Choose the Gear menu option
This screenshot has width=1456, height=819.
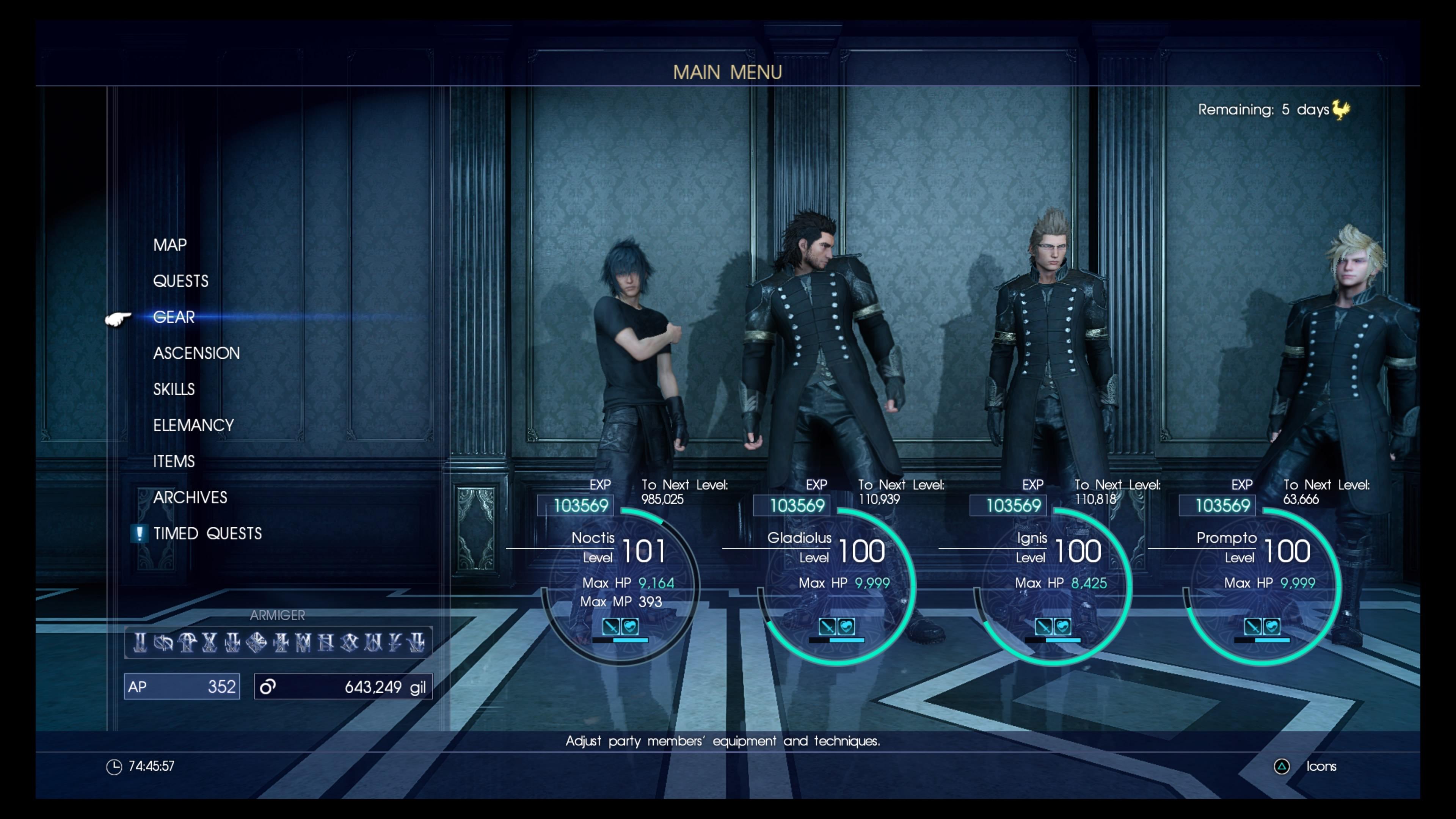174,317
